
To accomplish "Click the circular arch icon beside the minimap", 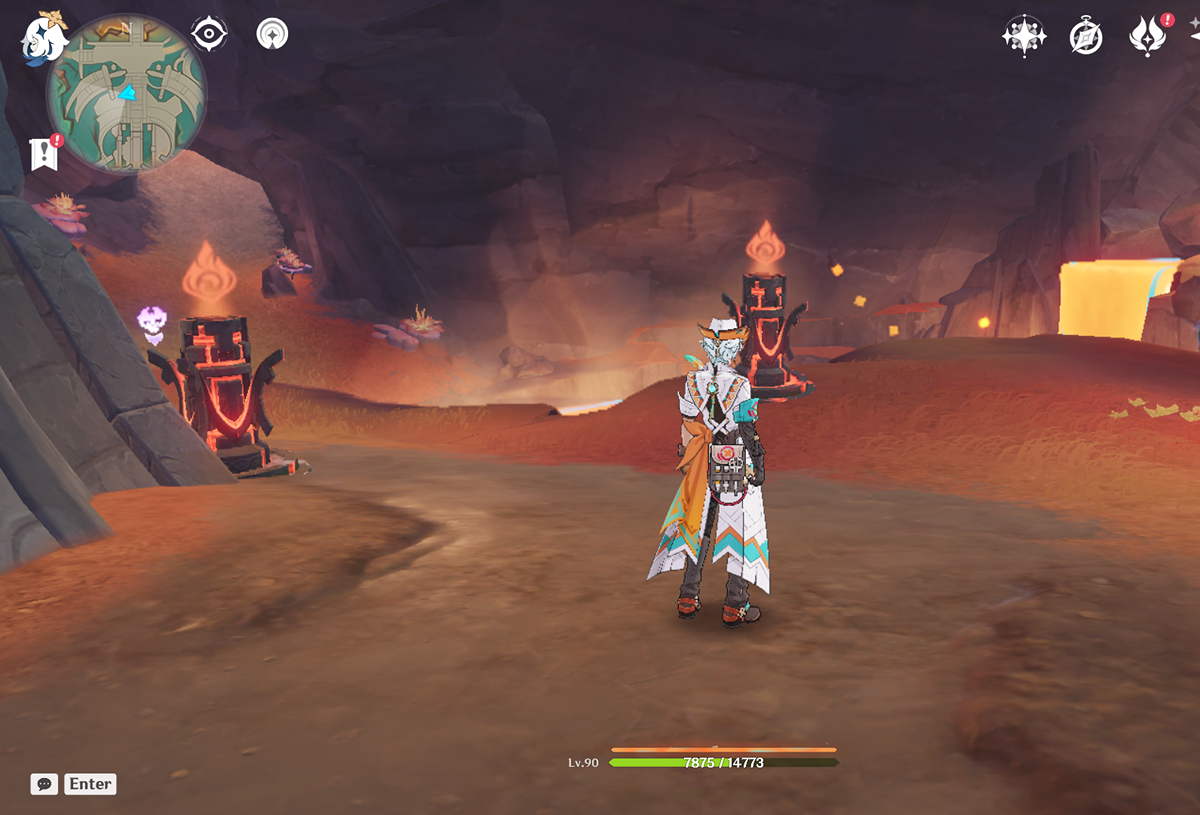I will pyautogui.click(x=271, y=34).
